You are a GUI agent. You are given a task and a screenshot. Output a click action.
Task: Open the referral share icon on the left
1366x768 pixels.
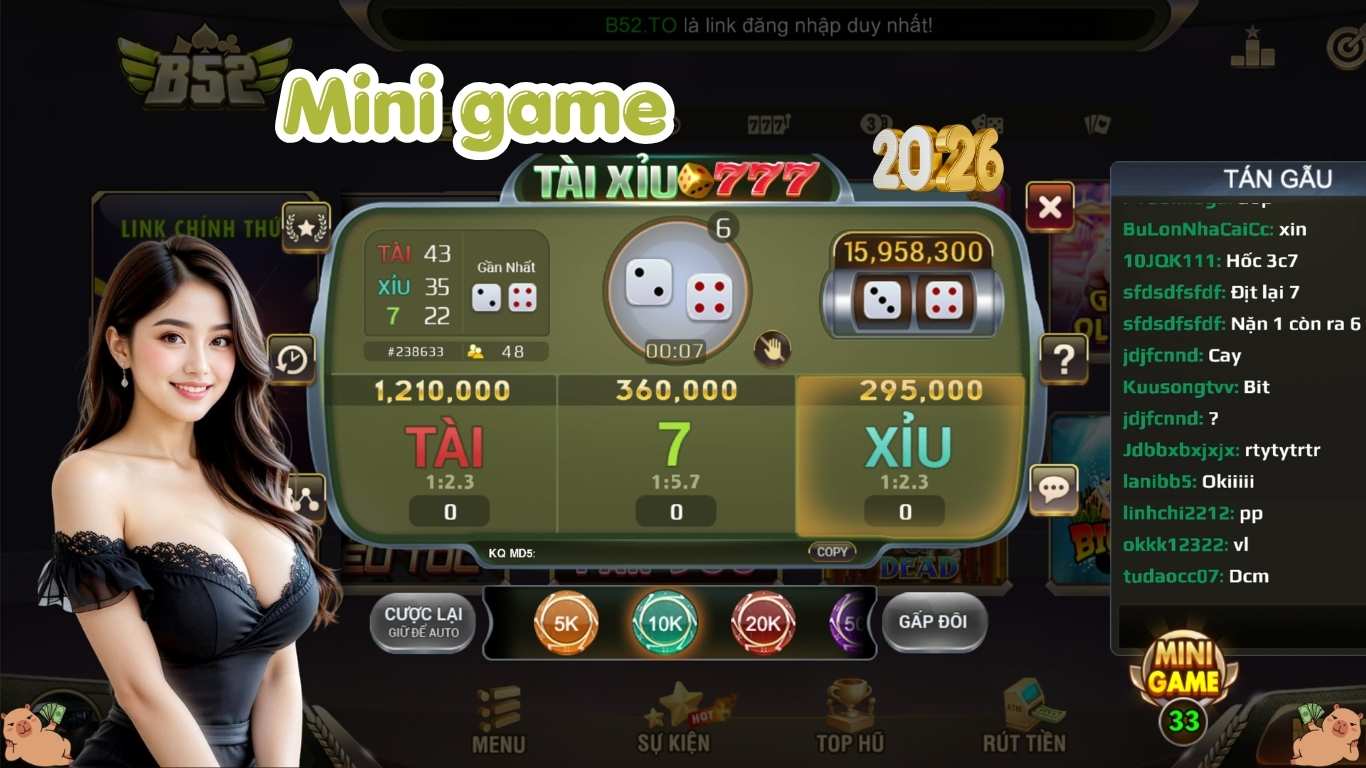(x=307, y=494)
